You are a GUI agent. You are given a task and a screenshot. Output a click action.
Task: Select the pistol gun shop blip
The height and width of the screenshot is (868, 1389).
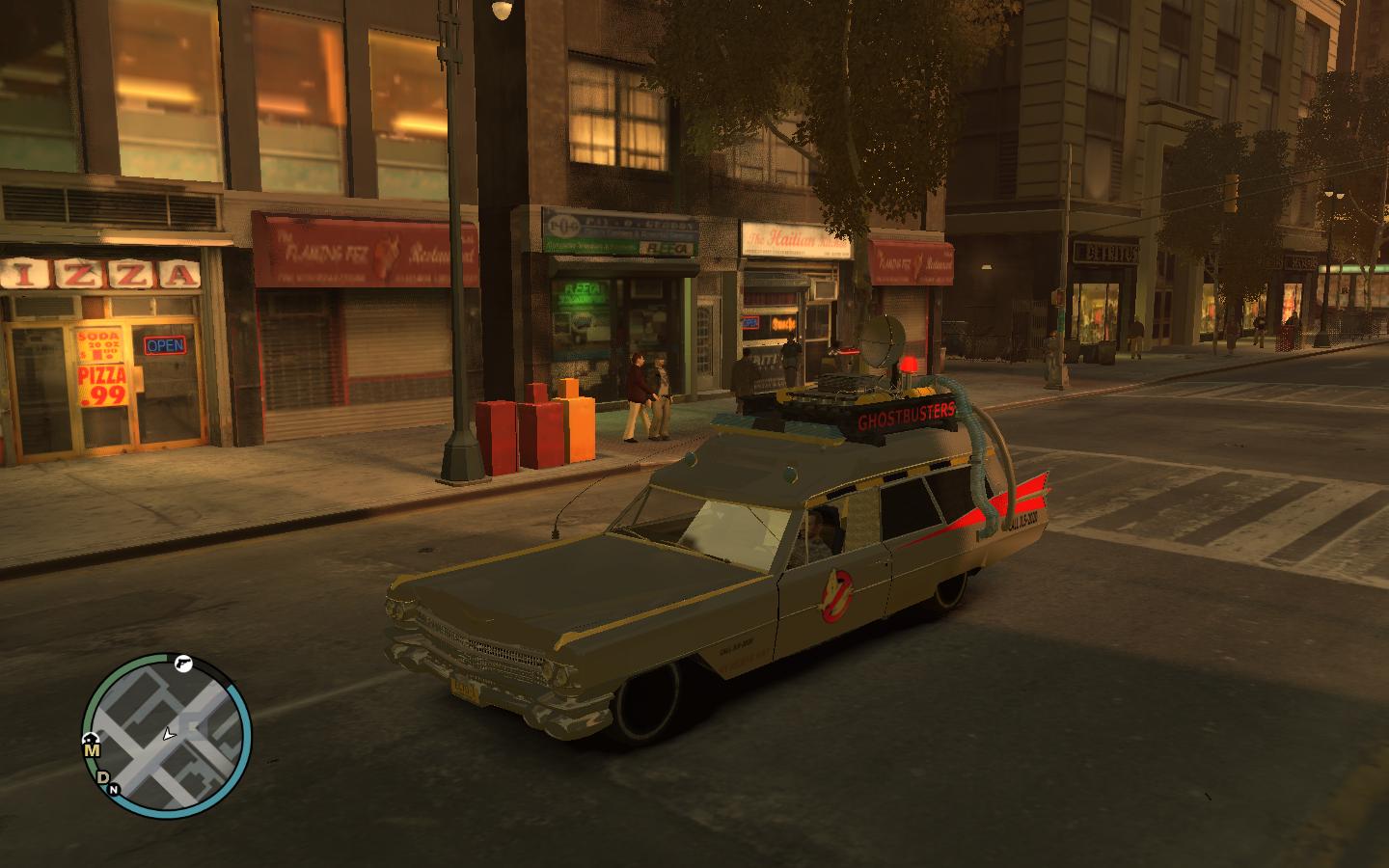tap(183, 664)
